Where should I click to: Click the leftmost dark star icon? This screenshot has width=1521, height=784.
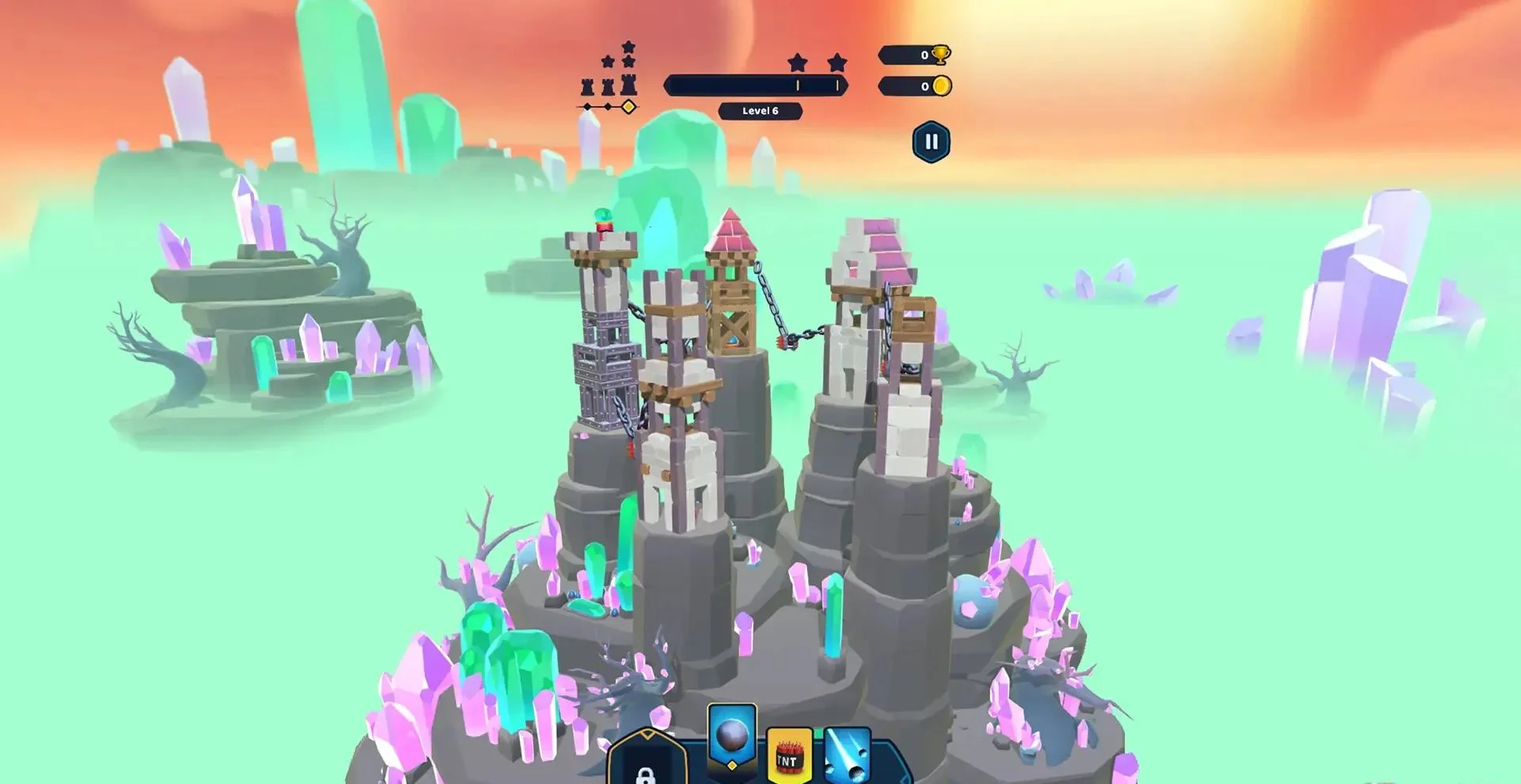(608, 61)
